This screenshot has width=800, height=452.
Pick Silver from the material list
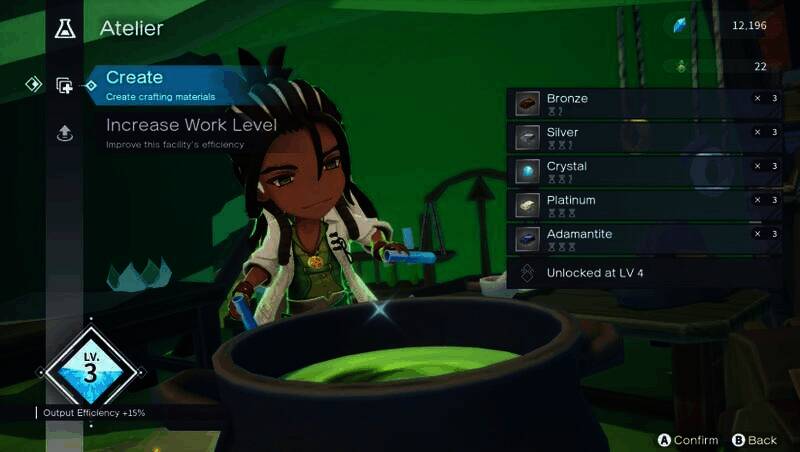tap(644, 137)
